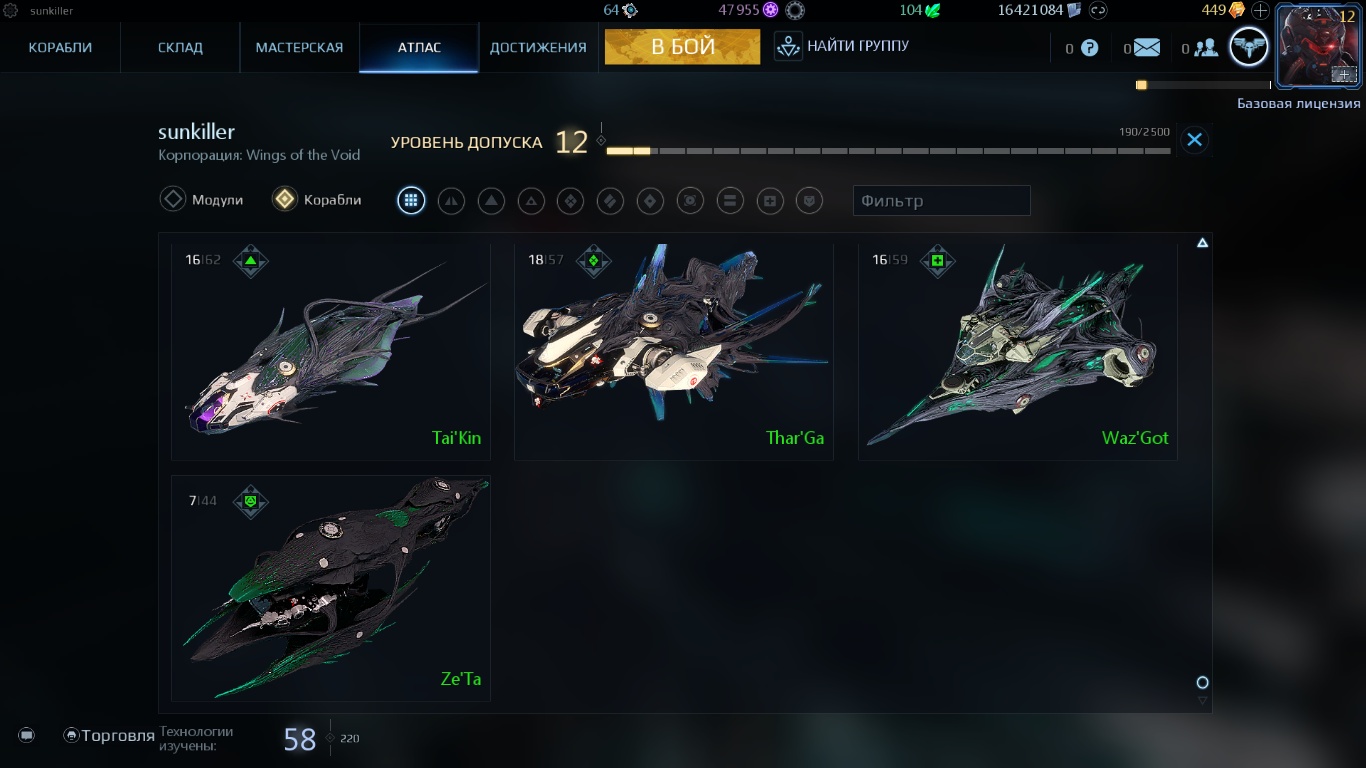Select the fighter class triangle filter icon
The height and width of the screenshot is (768, 1366).
point(491,200)
